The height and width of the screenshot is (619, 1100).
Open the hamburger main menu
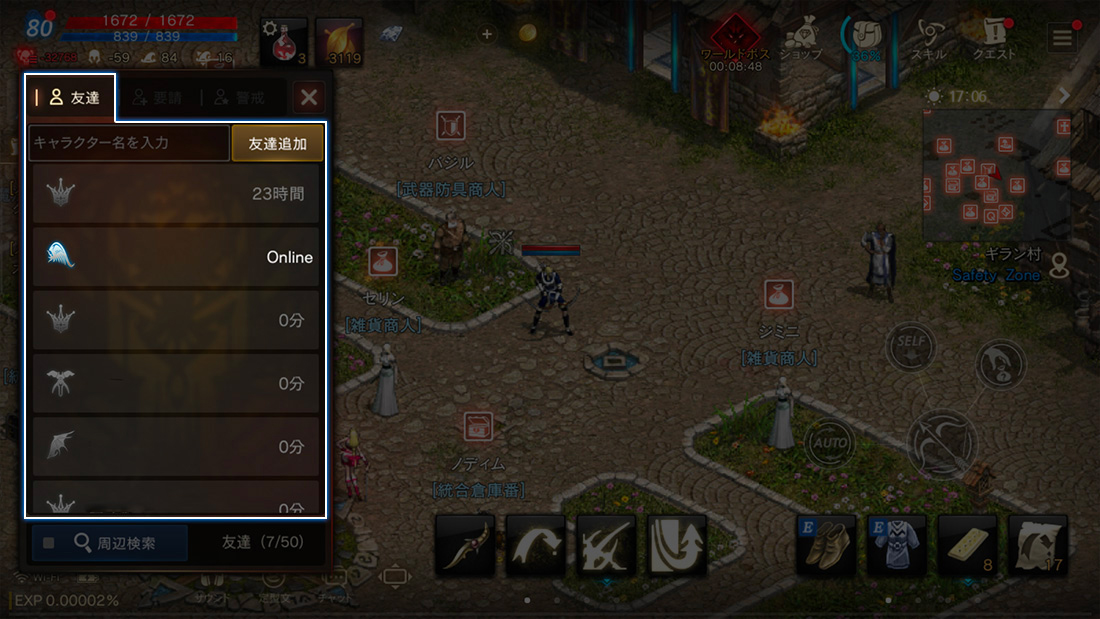(x=1061, y=38)
